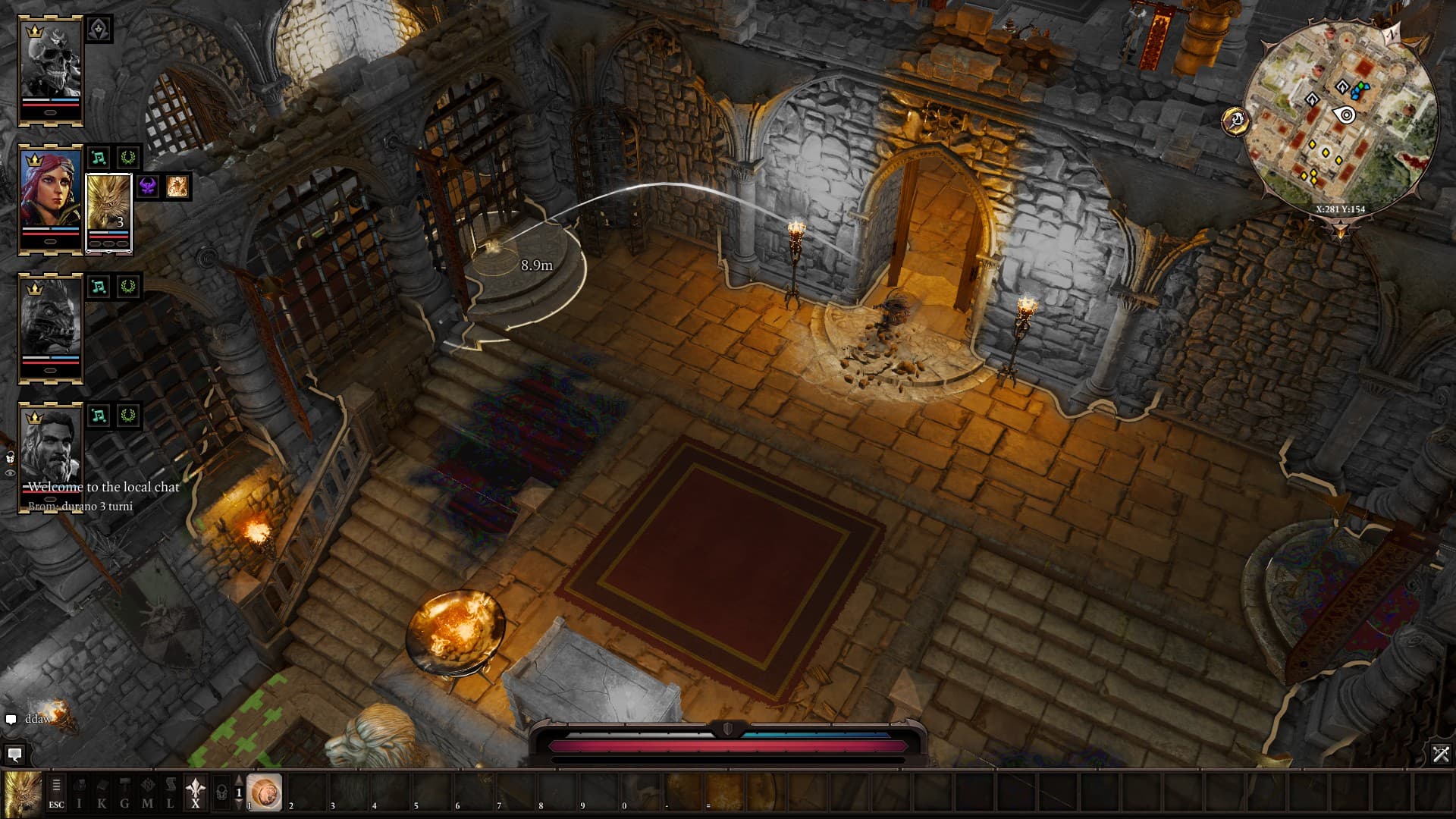Click the circular minimap
This screenshot has height=819, width=1456.
click(1341, 118)
